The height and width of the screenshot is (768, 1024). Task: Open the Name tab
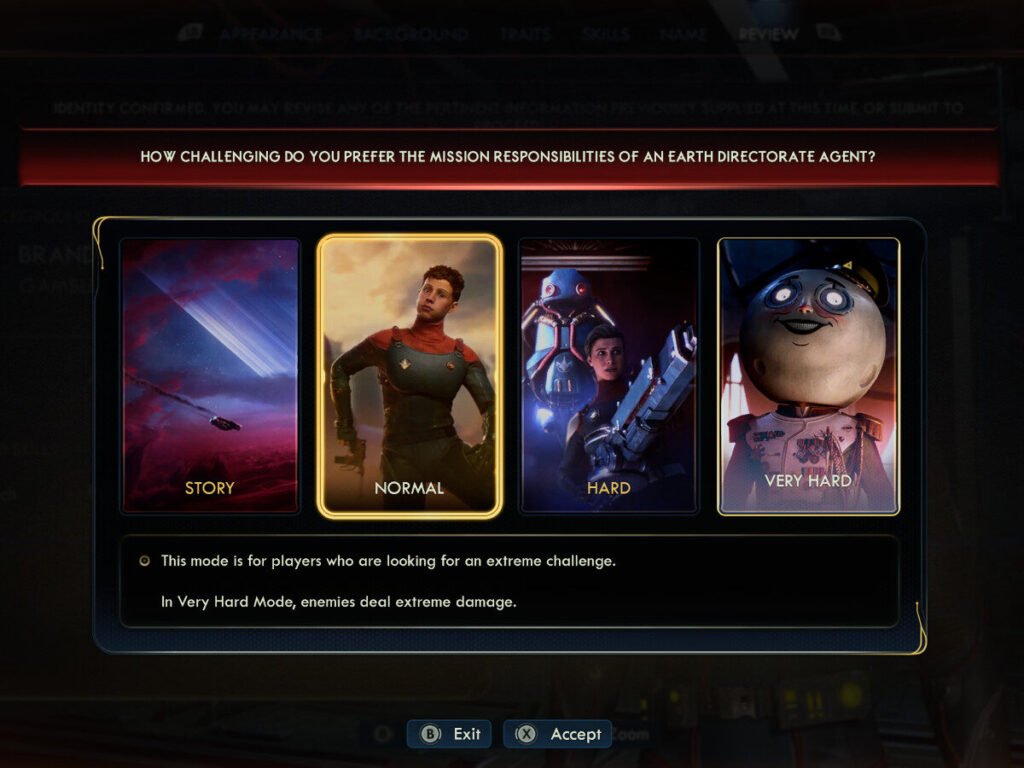(684, 34)
